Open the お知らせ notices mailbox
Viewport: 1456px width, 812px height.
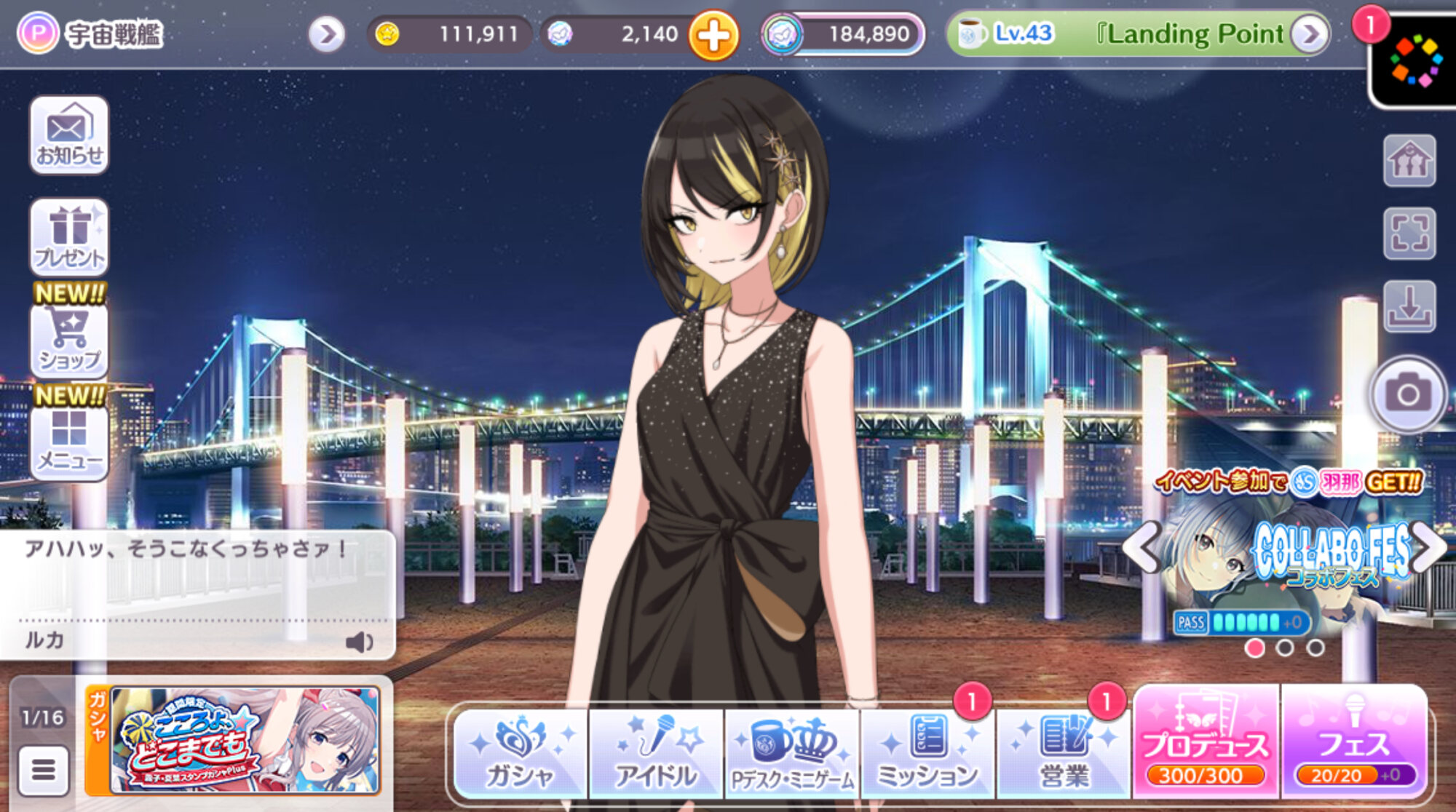(x=69, y=136)
